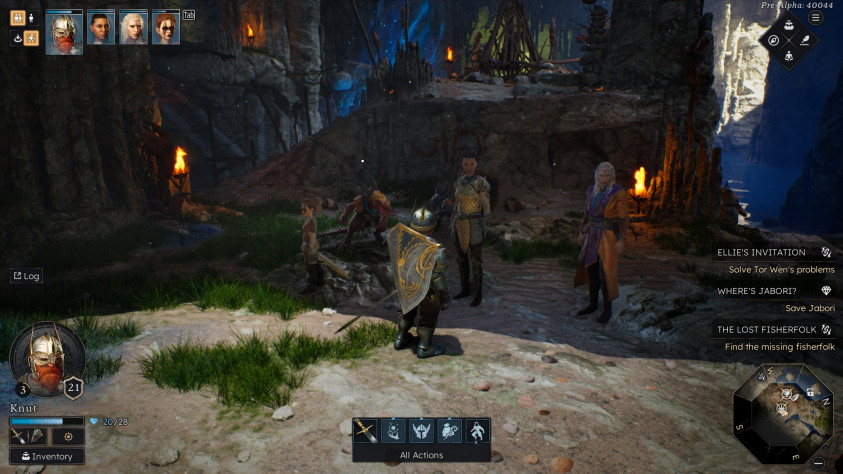Toggle the two-figure party group mode icon
This screenshot has height=474, width=843.
(17, 18)
